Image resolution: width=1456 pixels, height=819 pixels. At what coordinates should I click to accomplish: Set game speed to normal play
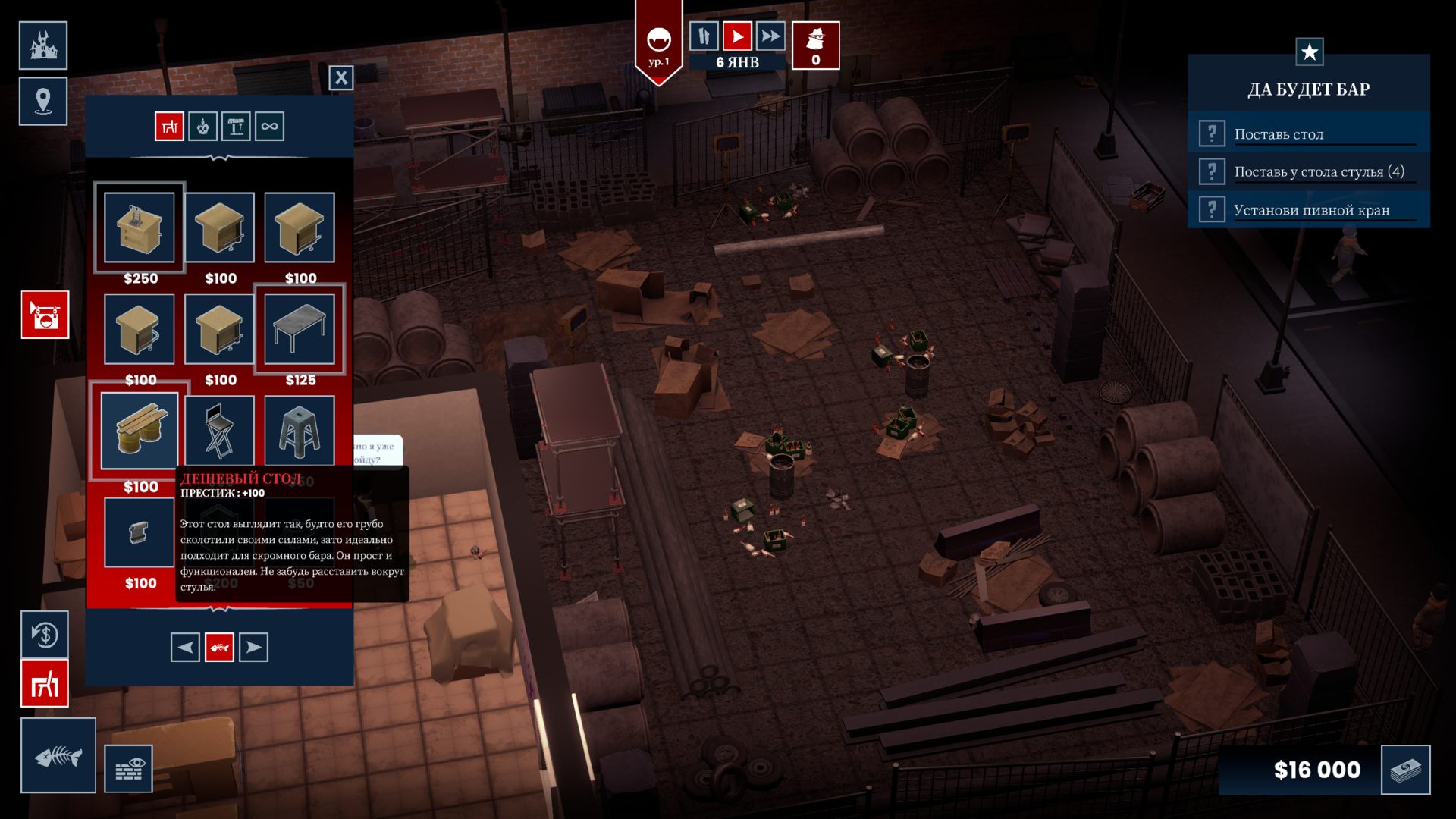(736, 36)
